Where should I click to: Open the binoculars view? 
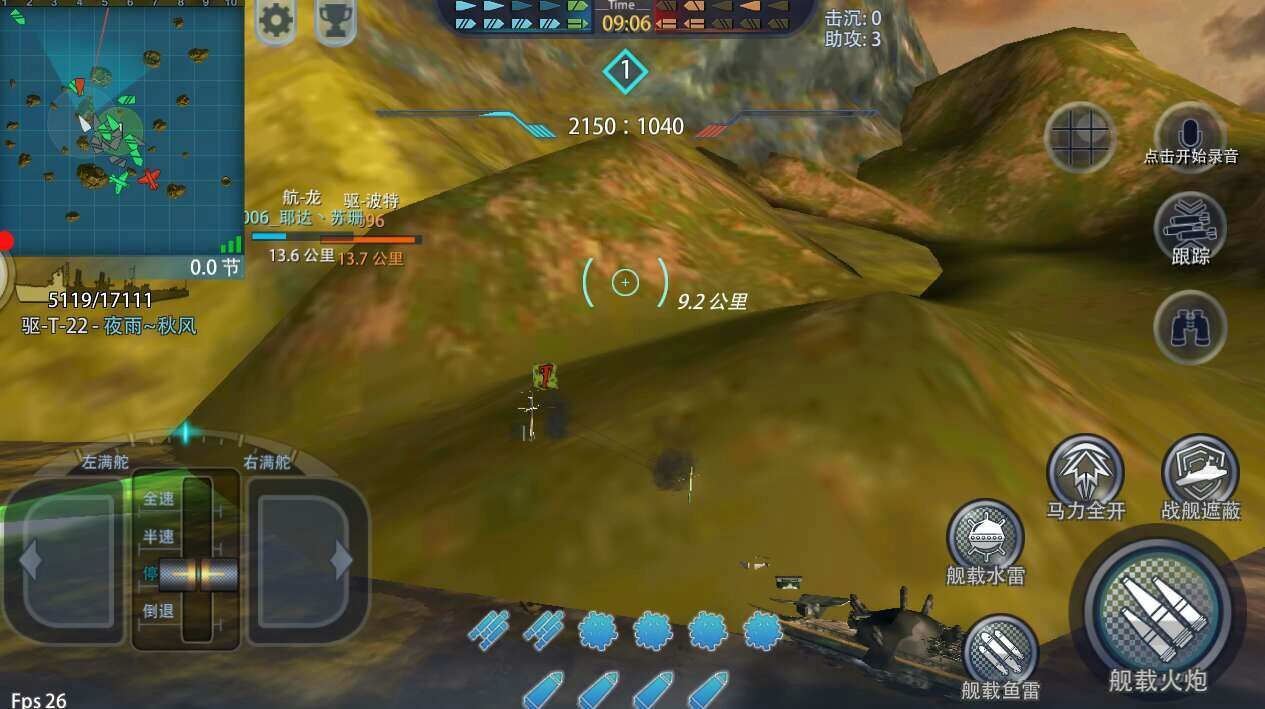[x=1190, y=327]
